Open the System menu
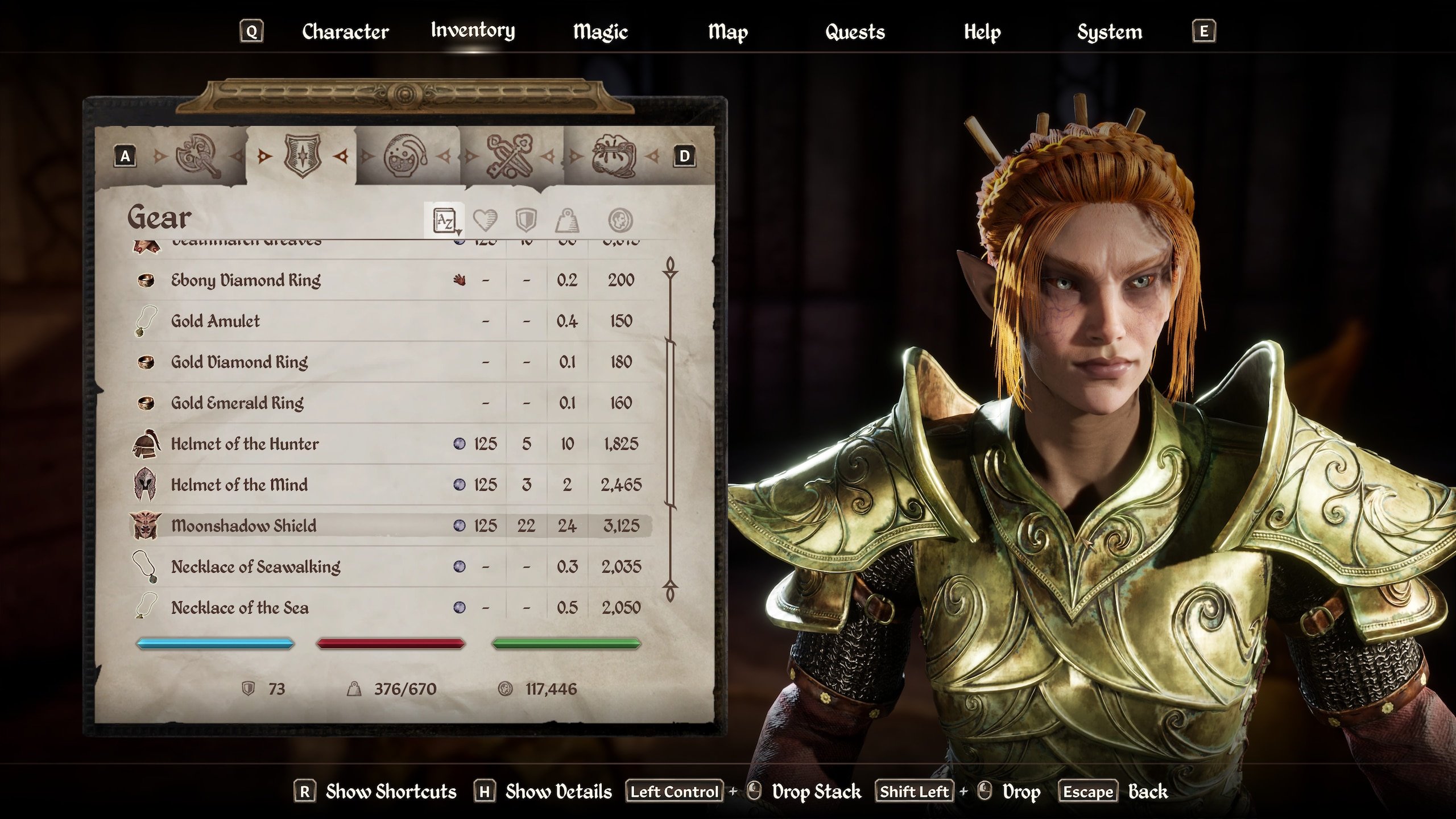 point(1109,31)
